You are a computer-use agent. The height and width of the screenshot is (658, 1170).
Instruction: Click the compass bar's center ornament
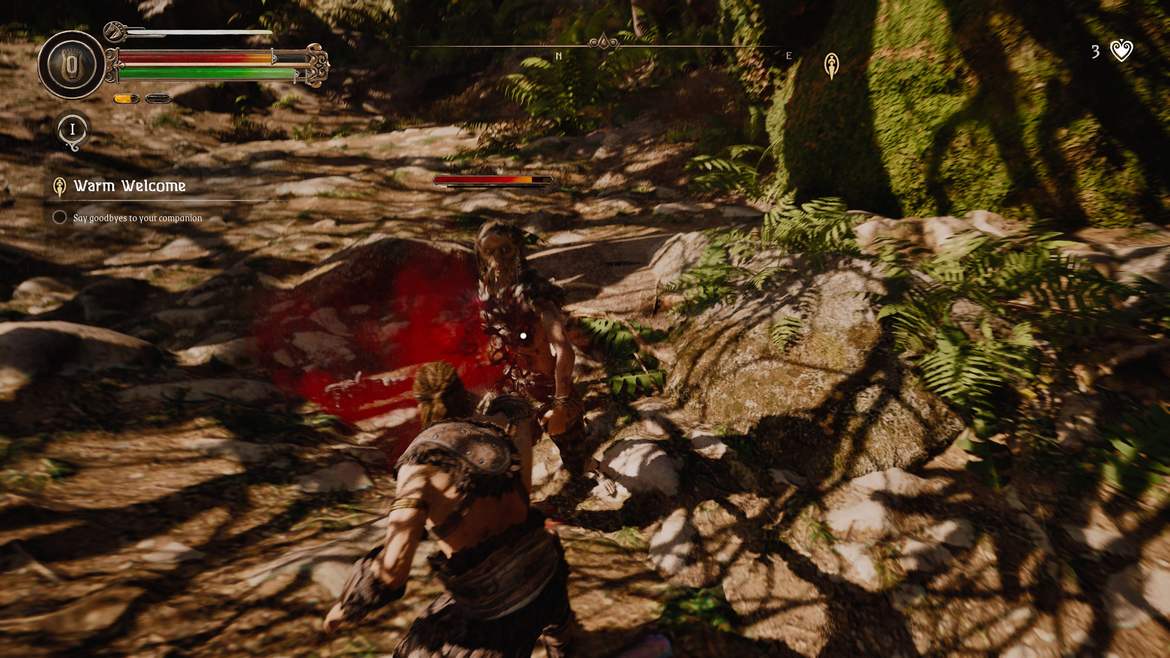pos(603,43)
